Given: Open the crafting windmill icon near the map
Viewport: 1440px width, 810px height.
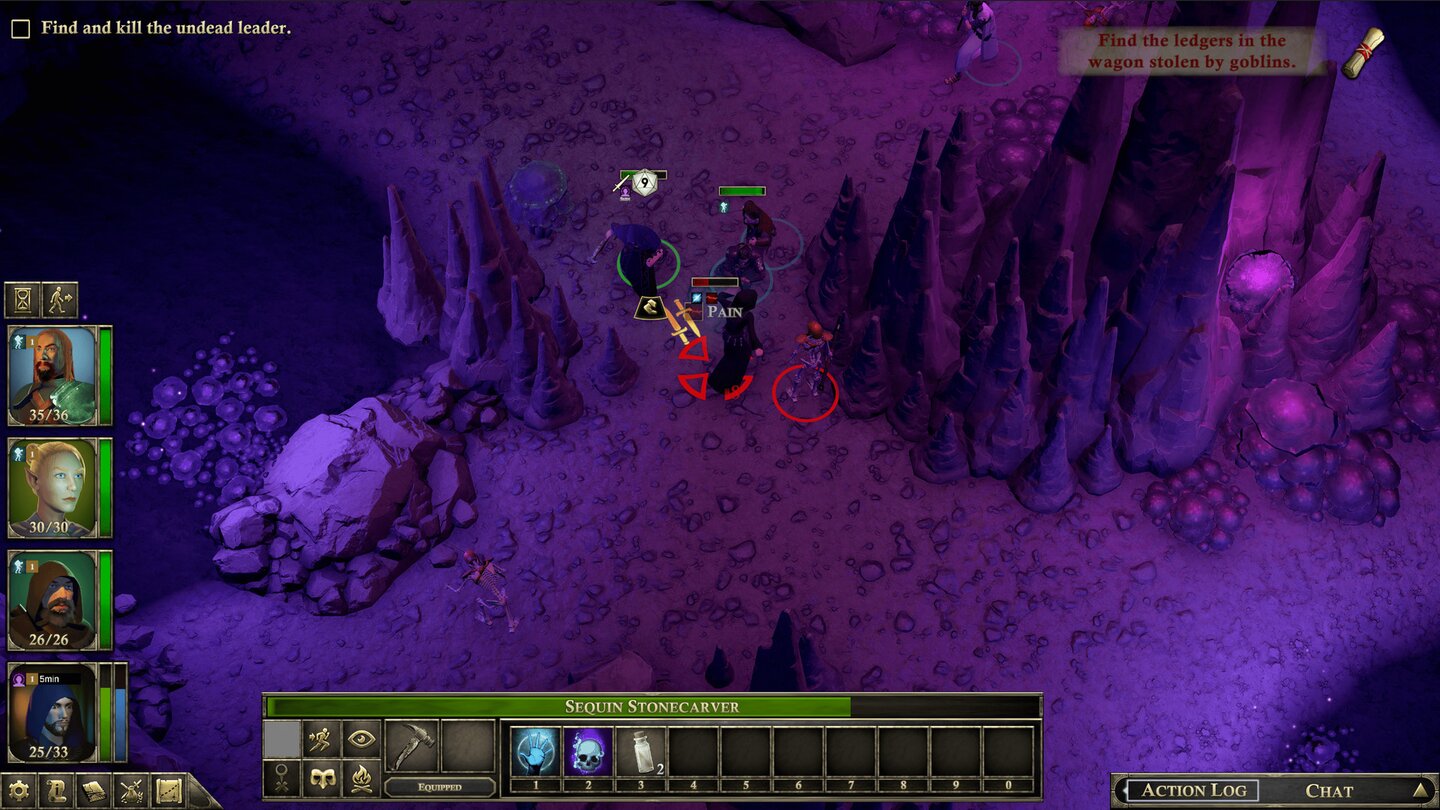Looking at the screenshot, I should click(x=131, y=789).
